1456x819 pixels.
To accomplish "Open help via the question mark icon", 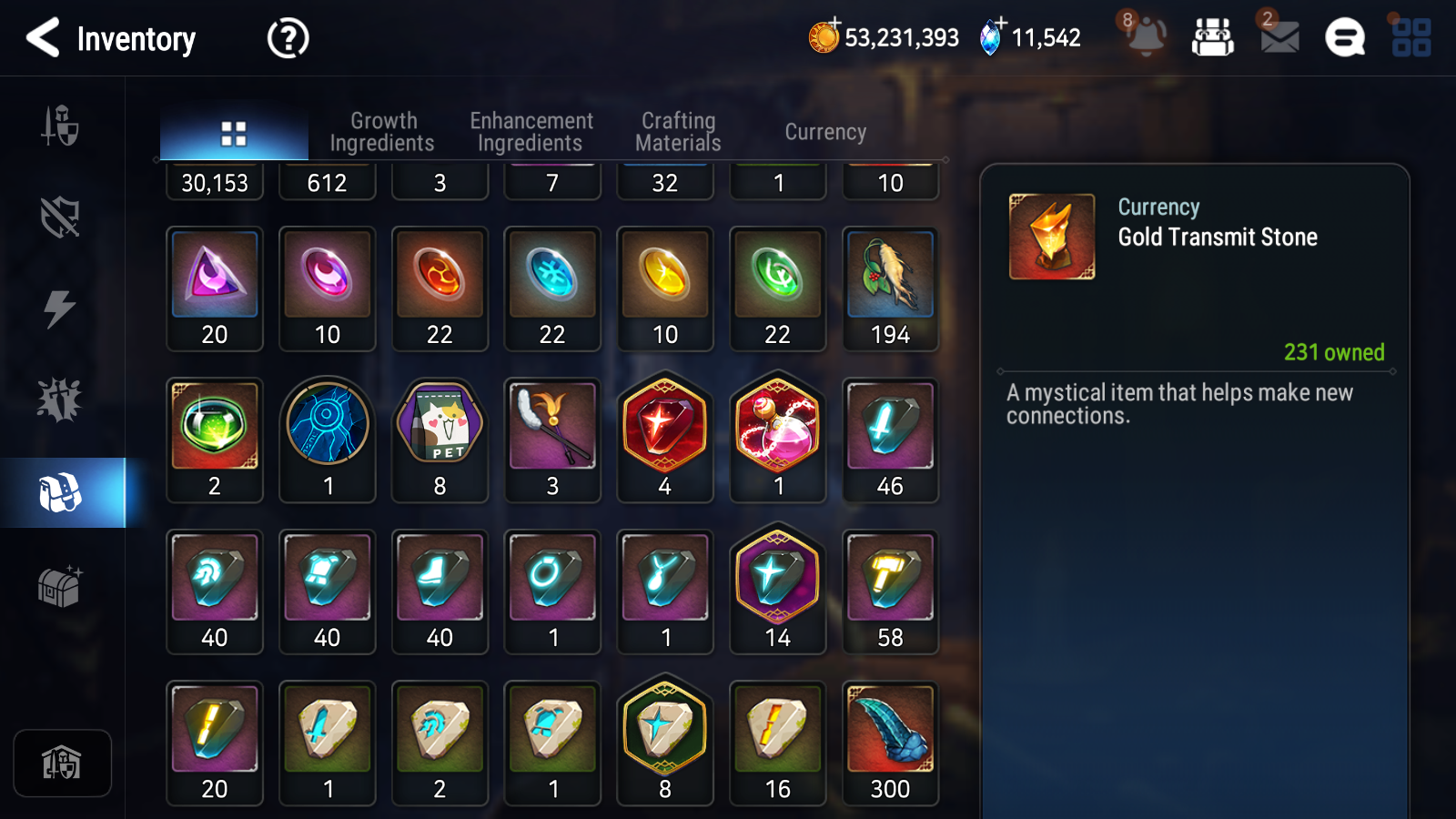I will pyautogui.click(x=287, y=38).
